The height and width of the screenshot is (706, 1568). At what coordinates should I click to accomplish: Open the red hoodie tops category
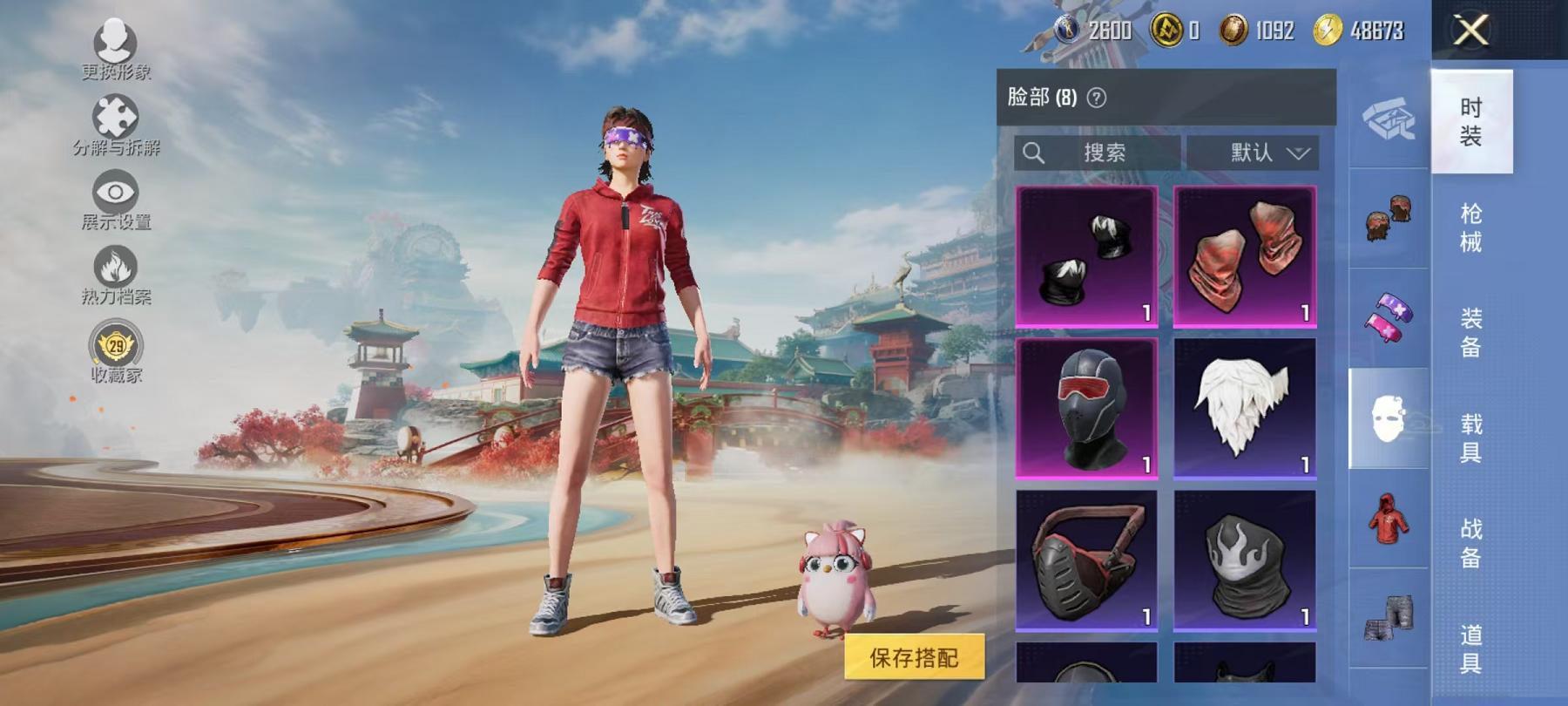click(1389, 519)
